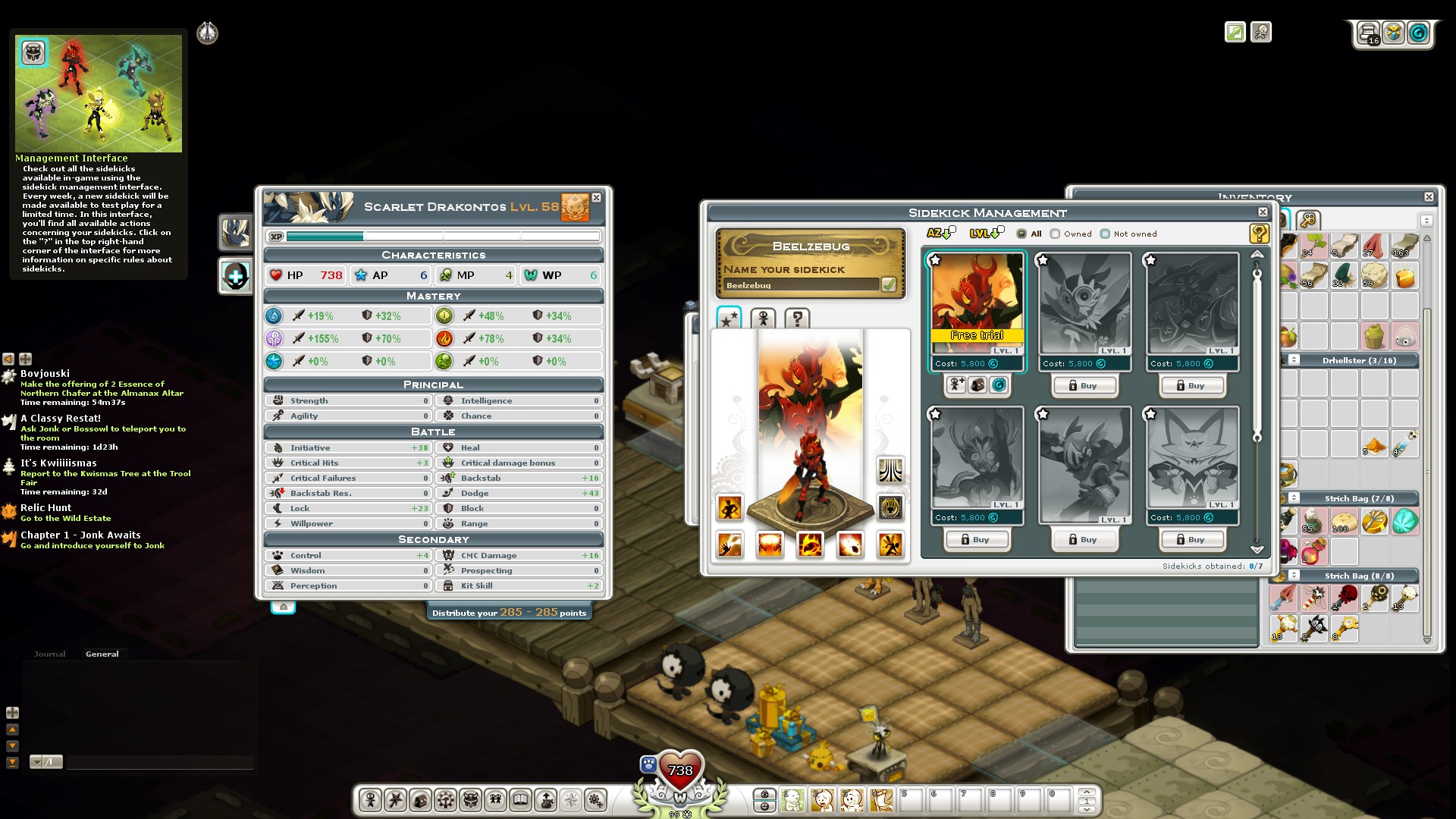
Task: Switch to the question mark sidekick tab
Action: tap(797, 318)
